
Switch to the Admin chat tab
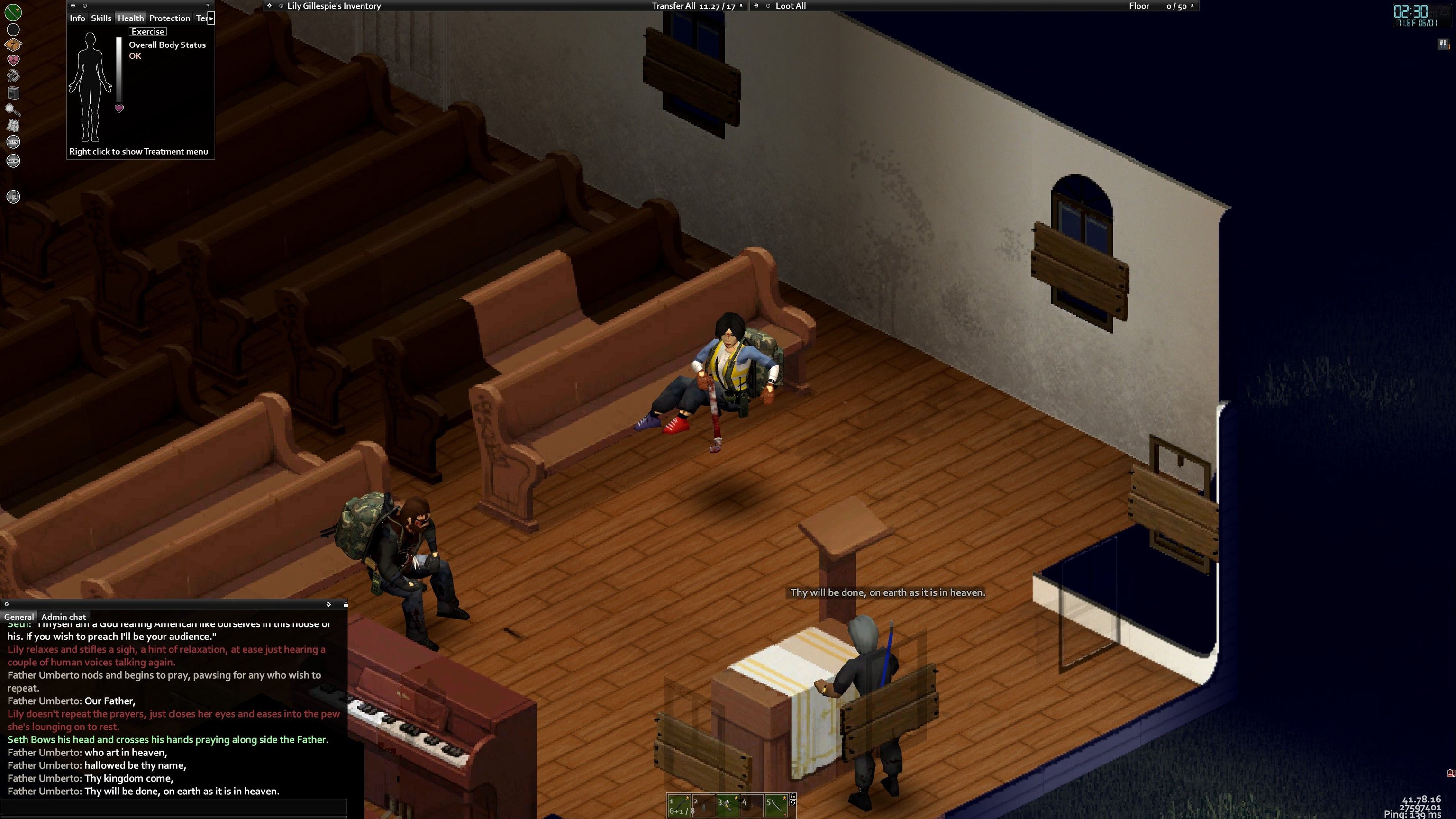(64, 617)
